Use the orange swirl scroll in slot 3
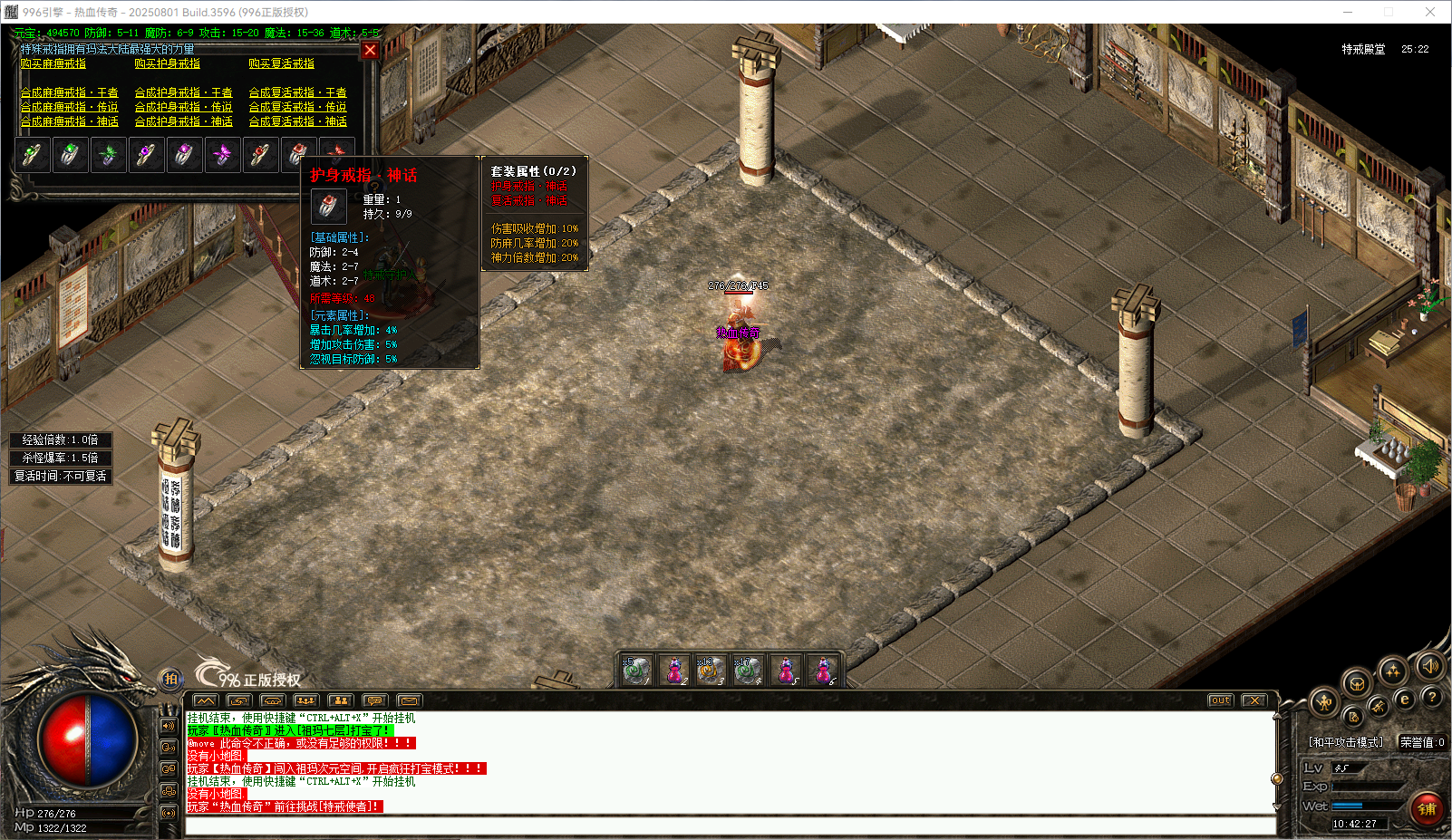This screenshot has width=1452, height=840. (x=711, y=671)
